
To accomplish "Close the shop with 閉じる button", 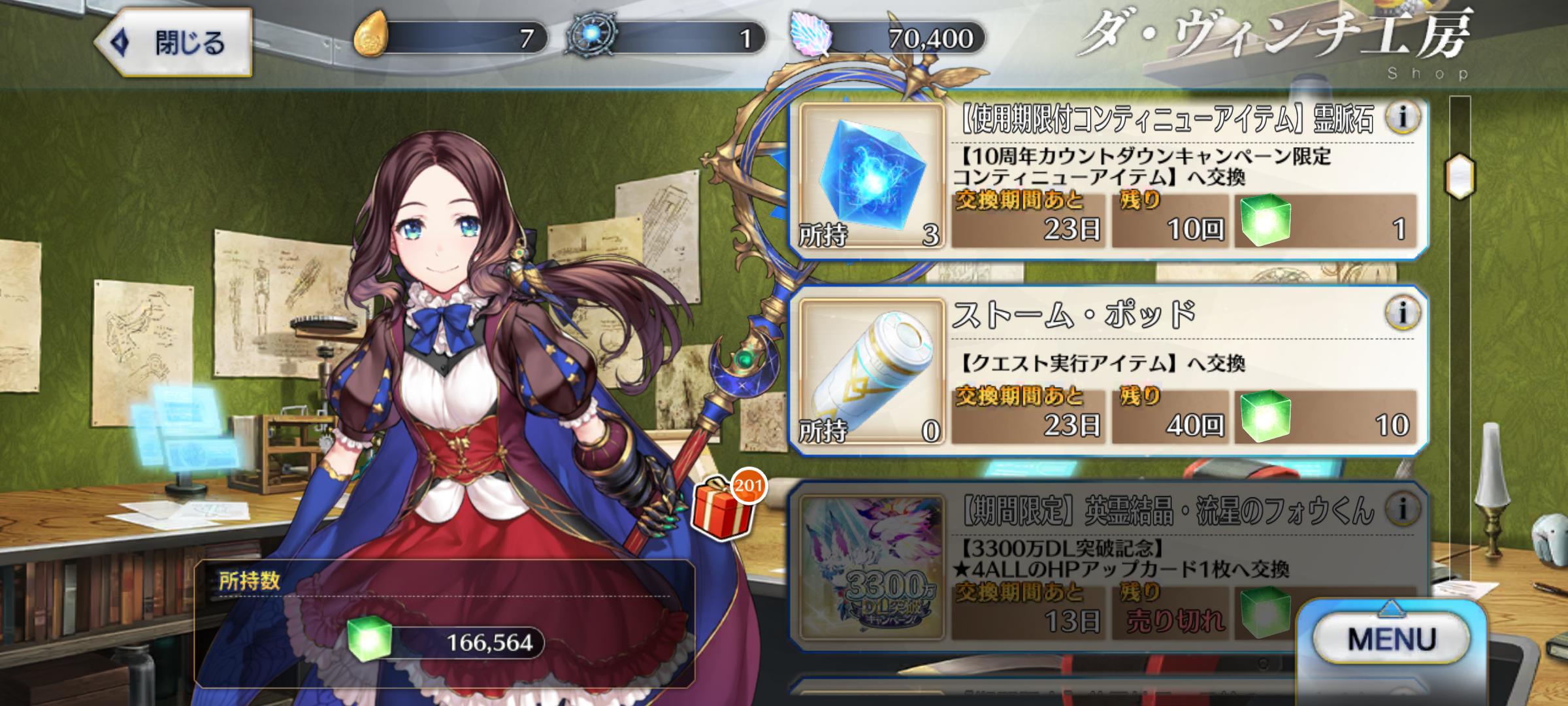I will (x=174, y=43).
